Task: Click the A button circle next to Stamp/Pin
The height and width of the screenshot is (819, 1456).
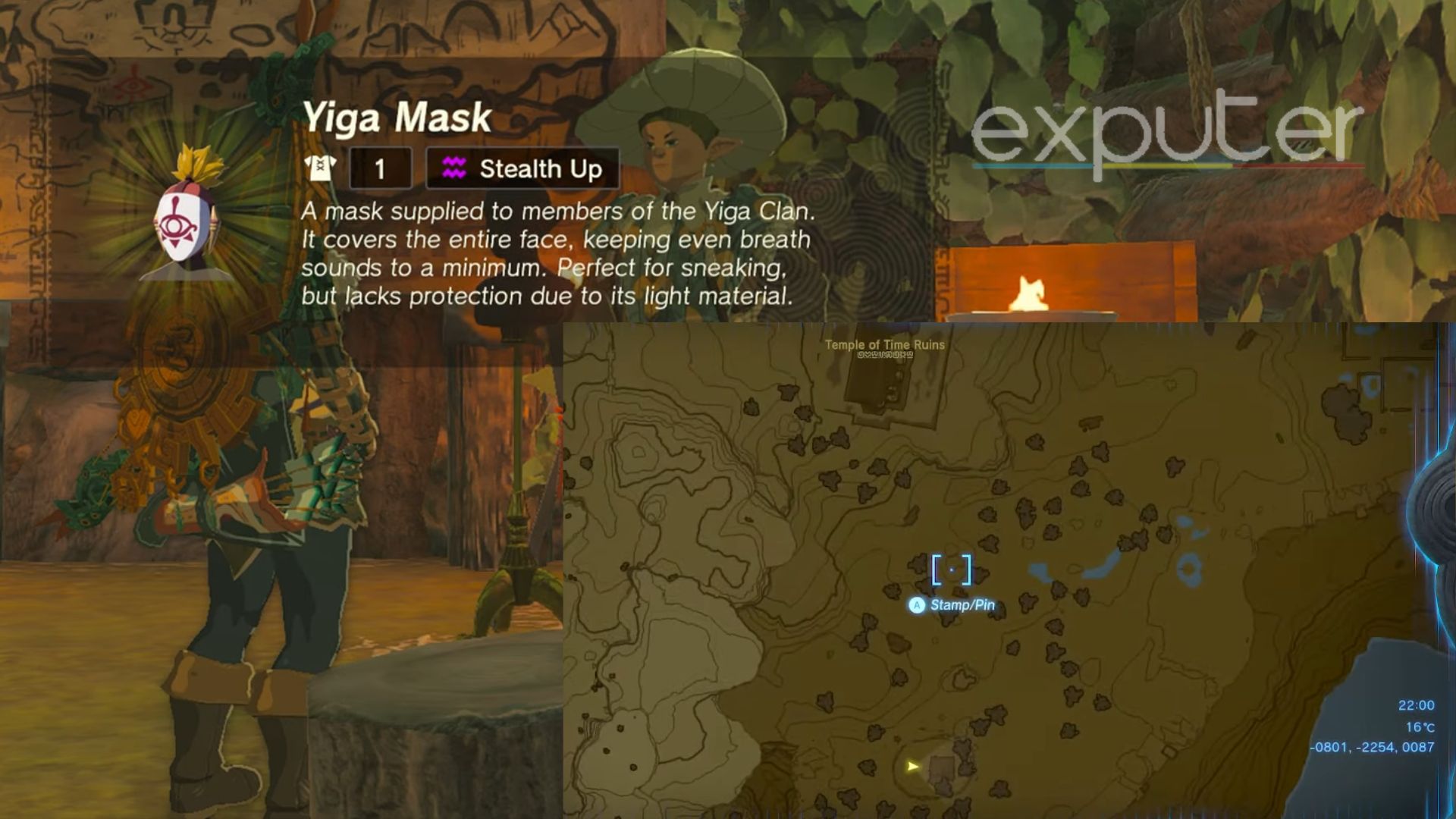Action: pos(918,605)
